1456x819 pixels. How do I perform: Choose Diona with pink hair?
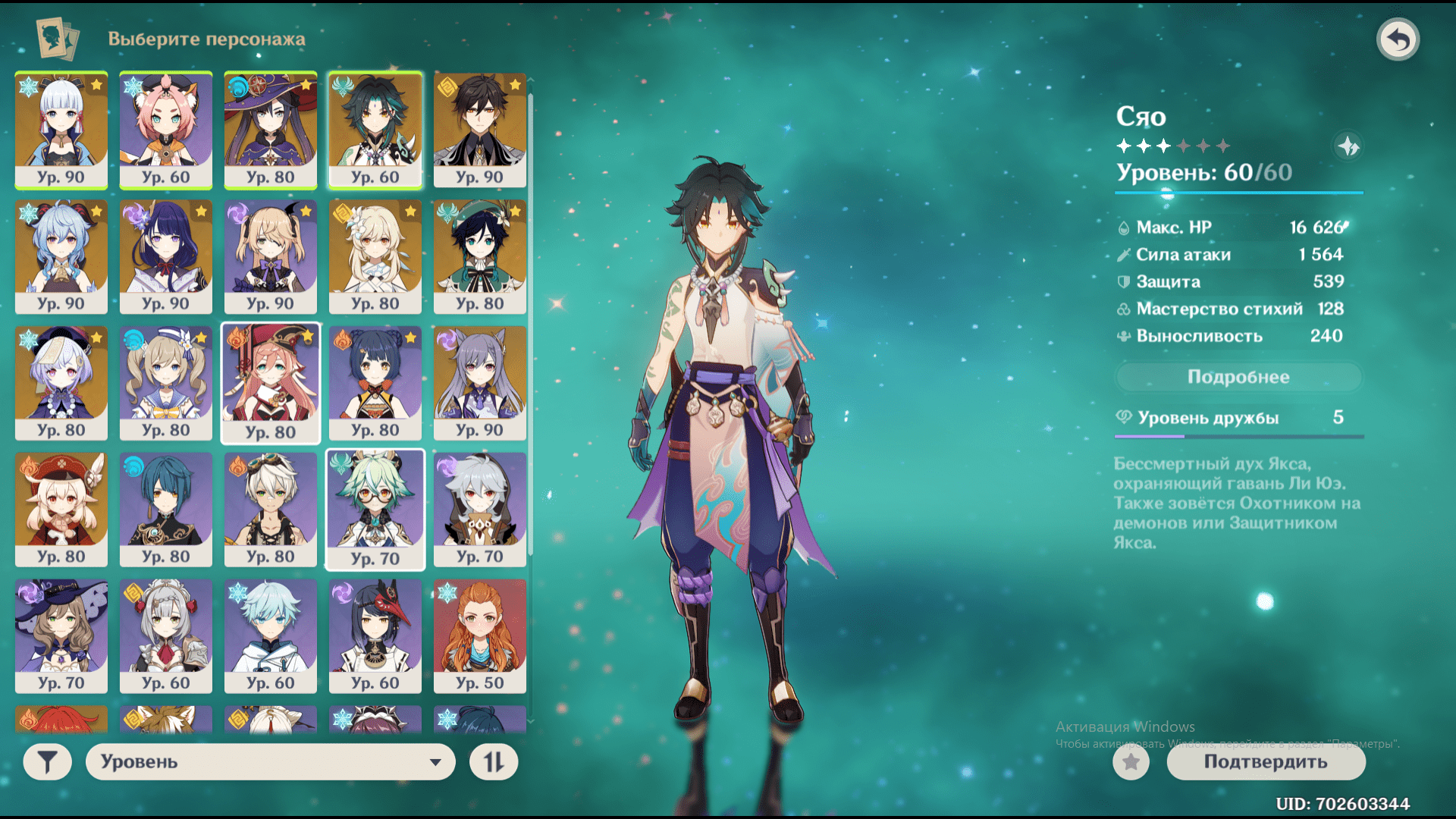(x=166, y=130)
